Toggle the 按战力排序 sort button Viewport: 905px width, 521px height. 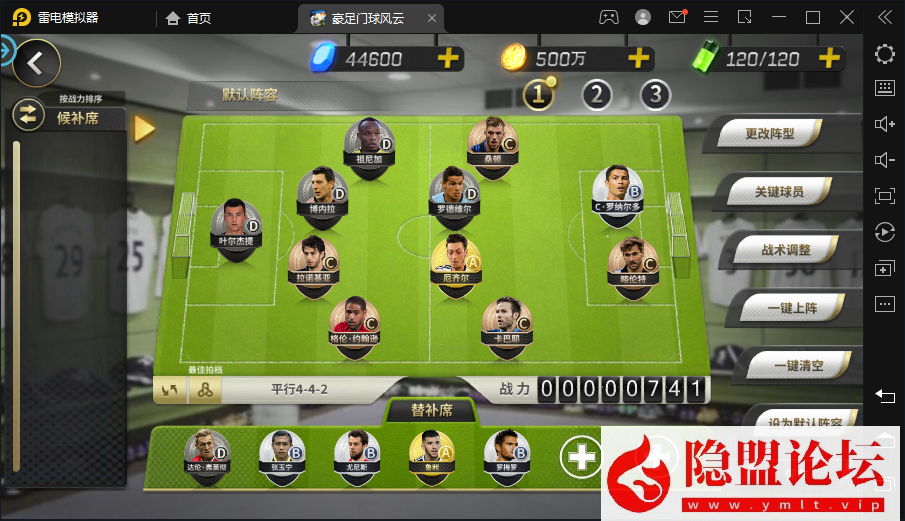[28, 116]
